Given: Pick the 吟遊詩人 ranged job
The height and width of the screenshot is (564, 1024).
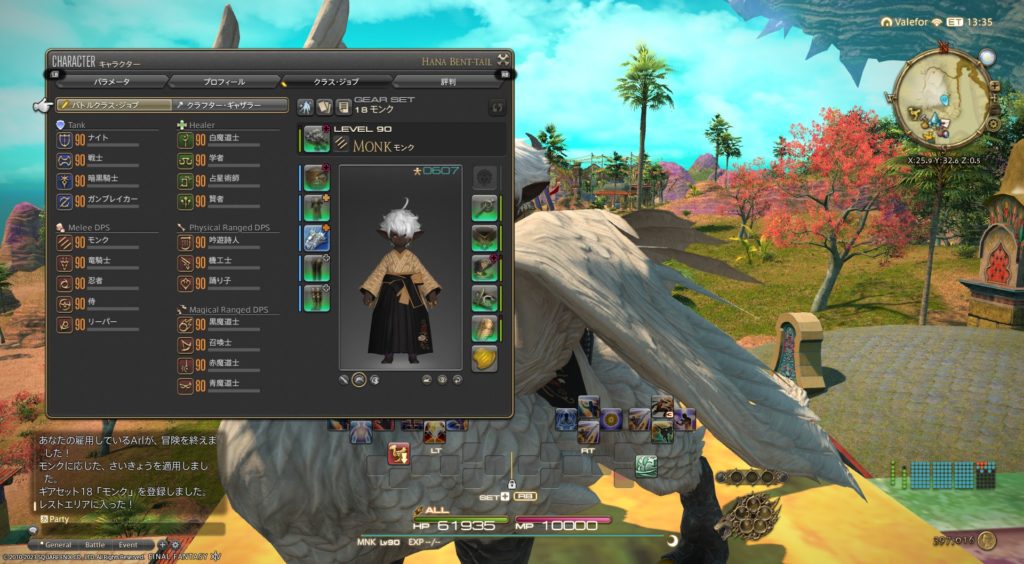Looking at the screenshot, I should click(222, 242).
